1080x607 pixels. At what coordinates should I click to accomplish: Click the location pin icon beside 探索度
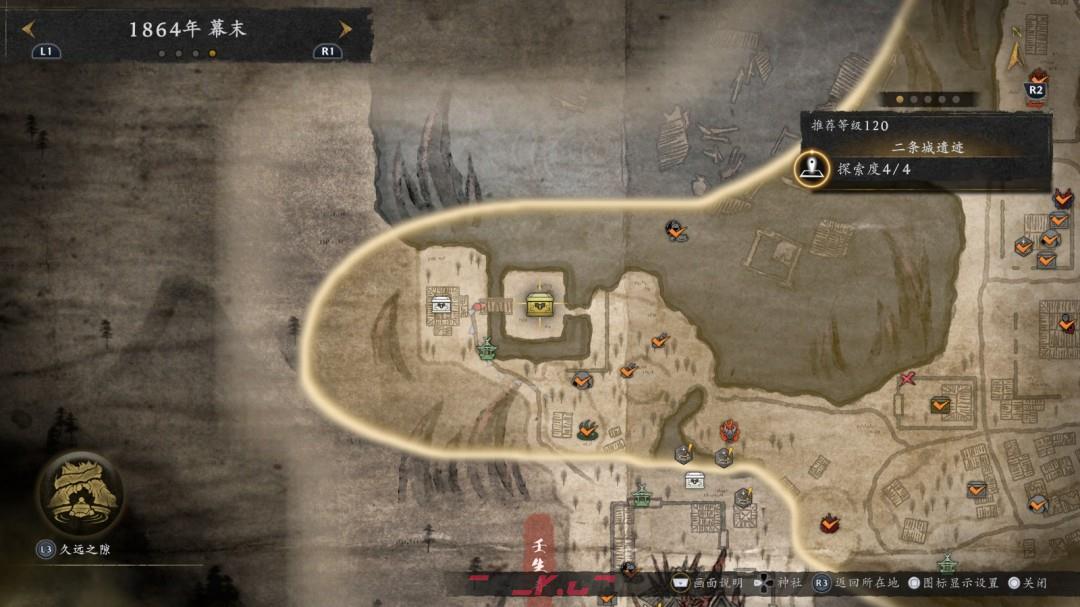pyautogui.click(x=813, y=168)
